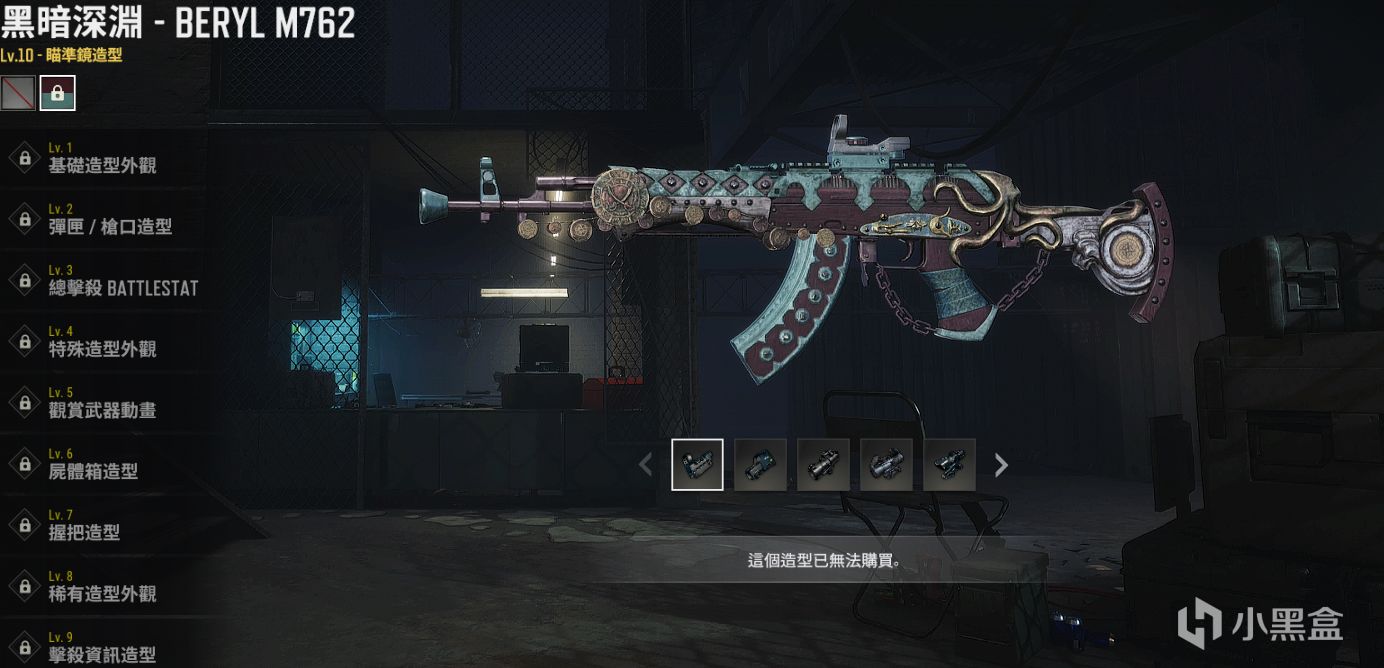Choose the Lv. 3 總擊殺 BATTLESTAT entry
The height and width of the screenshot is (668, 1384).
[122, 282]
